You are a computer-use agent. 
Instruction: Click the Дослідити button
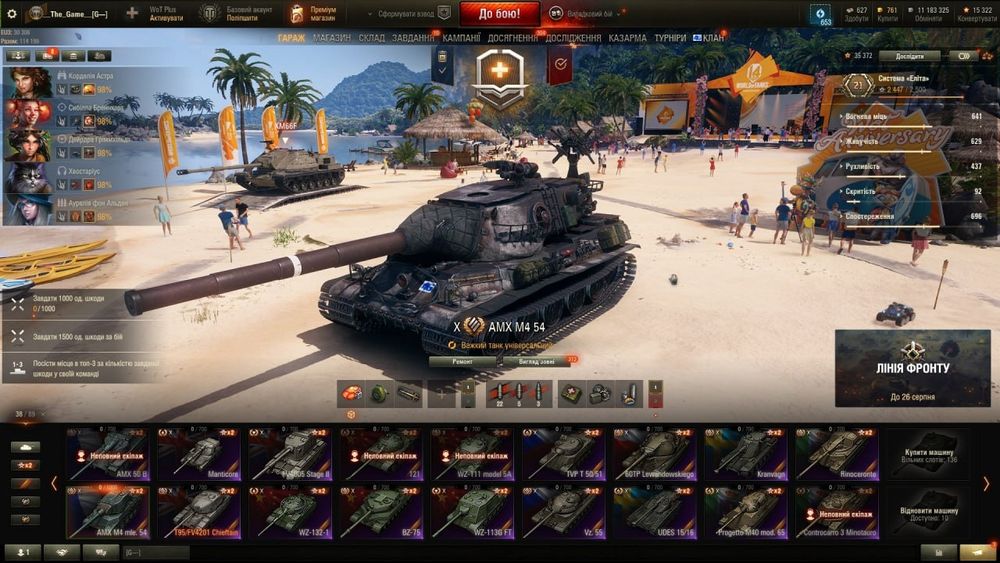point(909,56)
